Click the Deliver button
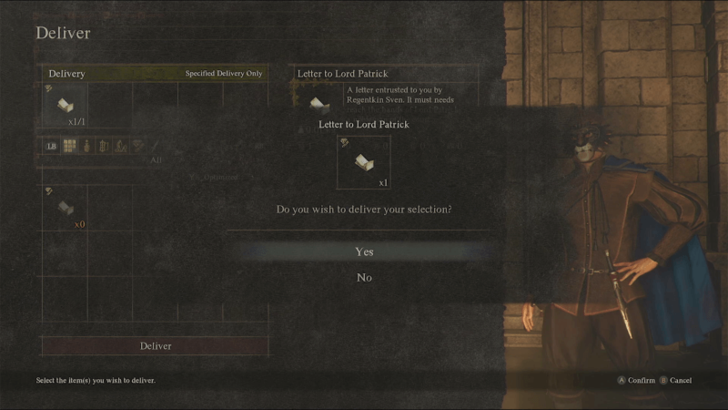The image size is (728, 410). pyautogui.click(x=155, y=346)
